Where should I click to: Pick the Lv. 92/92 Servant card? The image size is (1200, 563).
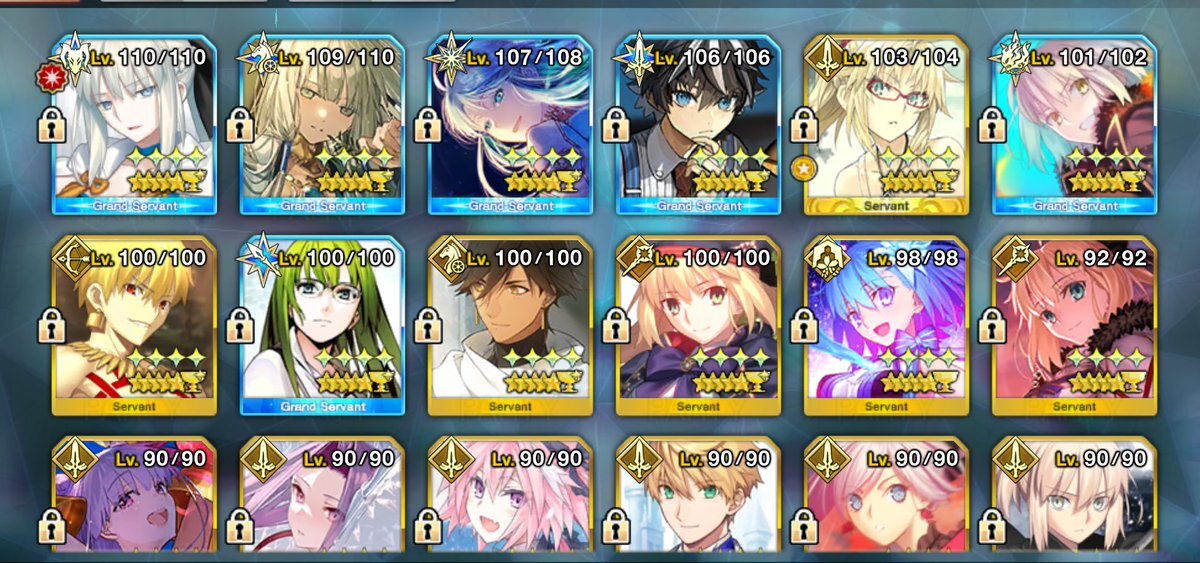(1074, 325)
